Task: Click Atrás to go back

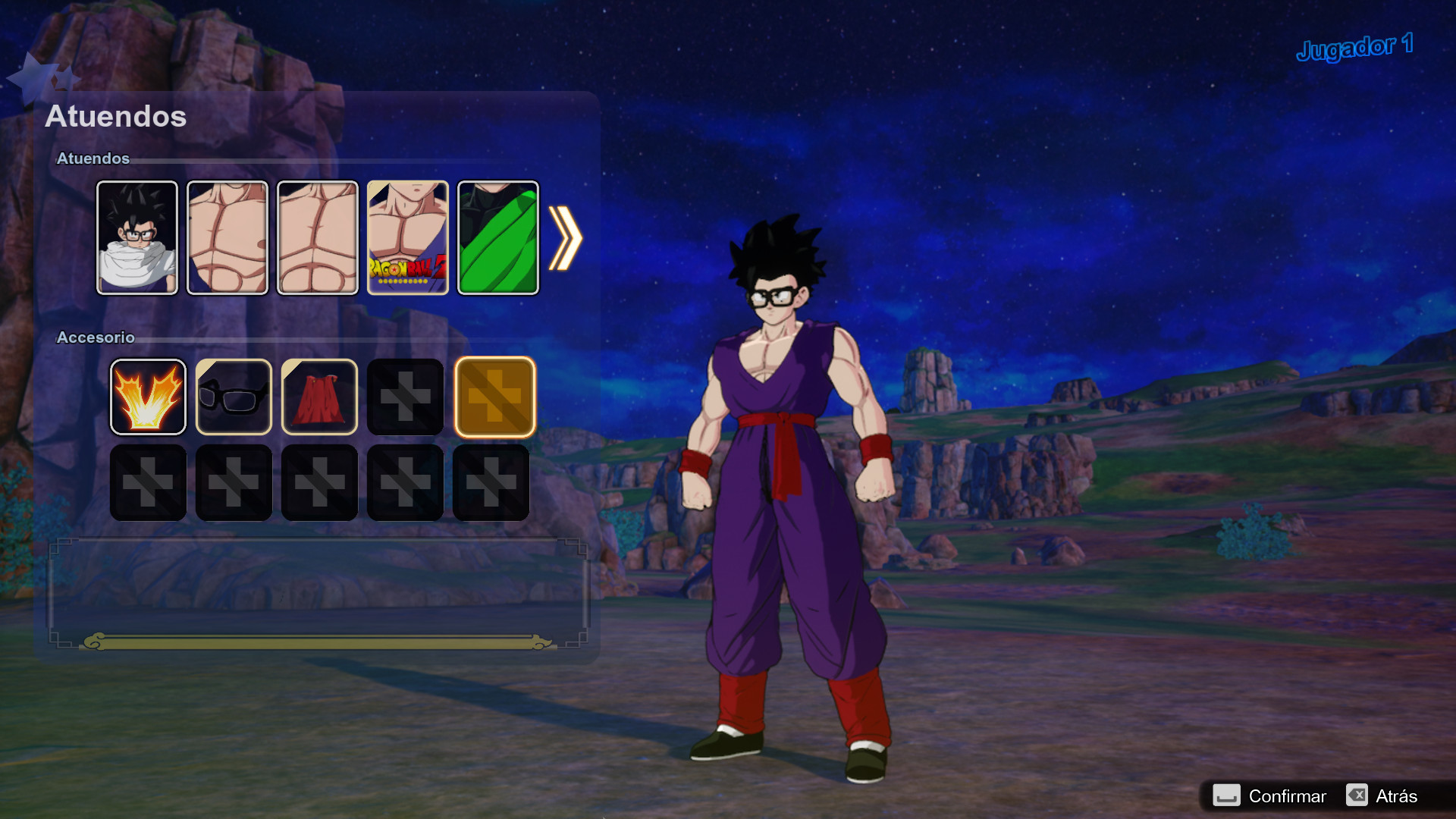Action: point(1398,796)
